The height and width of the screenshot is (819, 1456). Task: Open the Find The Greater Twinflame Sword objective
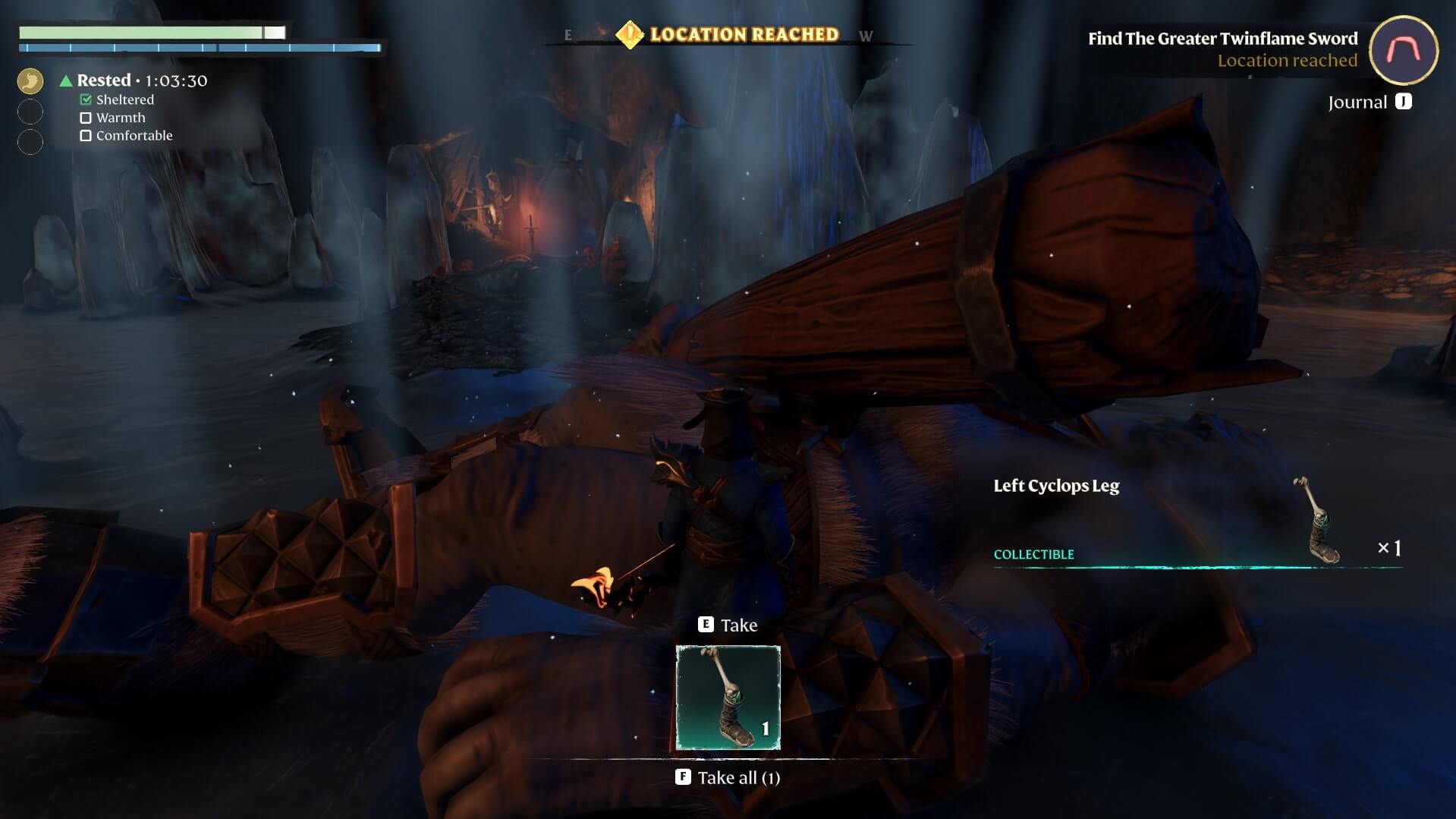pos(1222,39)
